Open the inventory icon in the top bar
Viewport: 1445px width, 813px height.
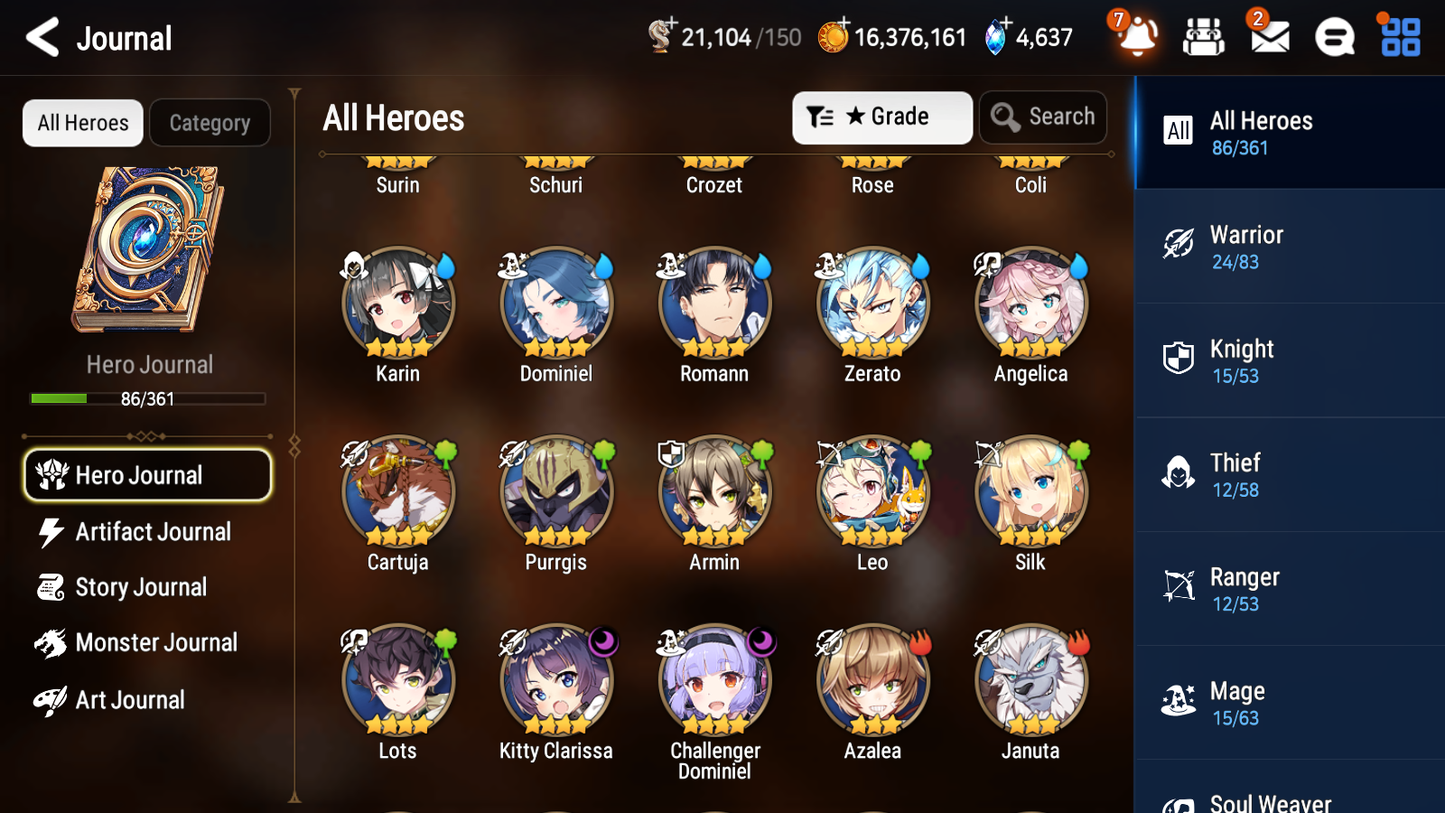(1203, 37)
